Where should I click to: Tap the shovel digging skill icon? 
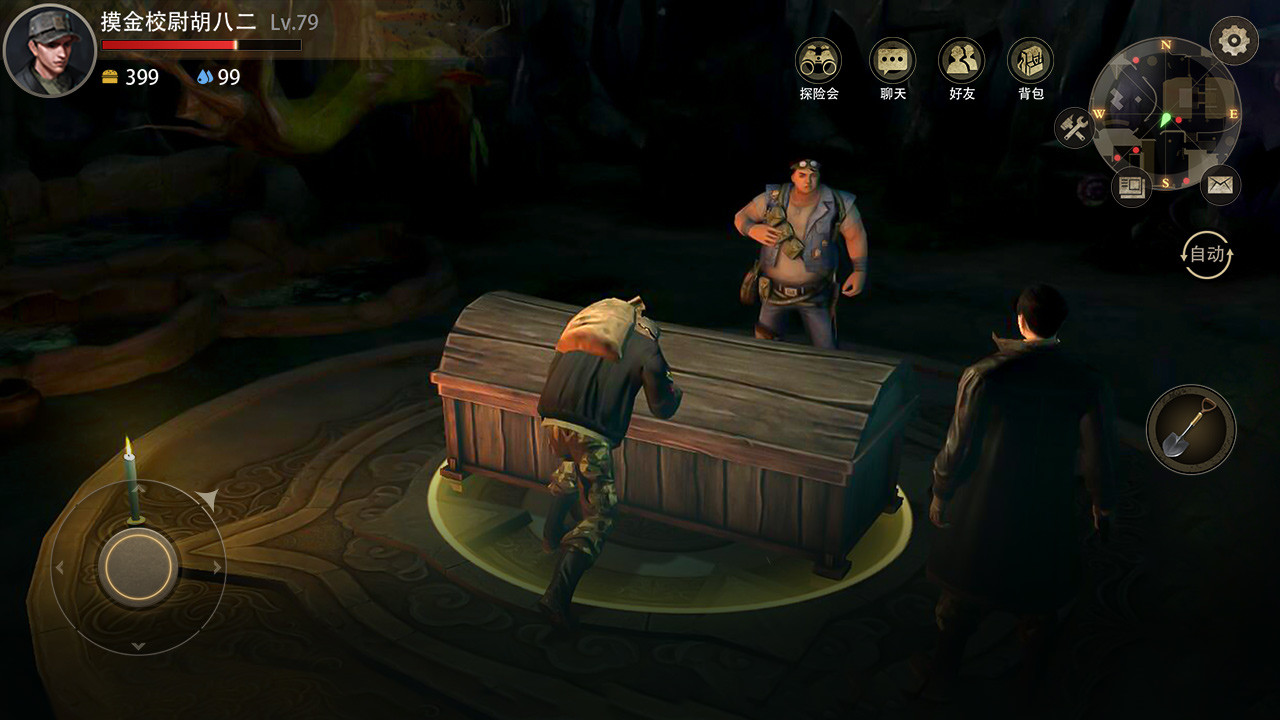coord(1190,427)
